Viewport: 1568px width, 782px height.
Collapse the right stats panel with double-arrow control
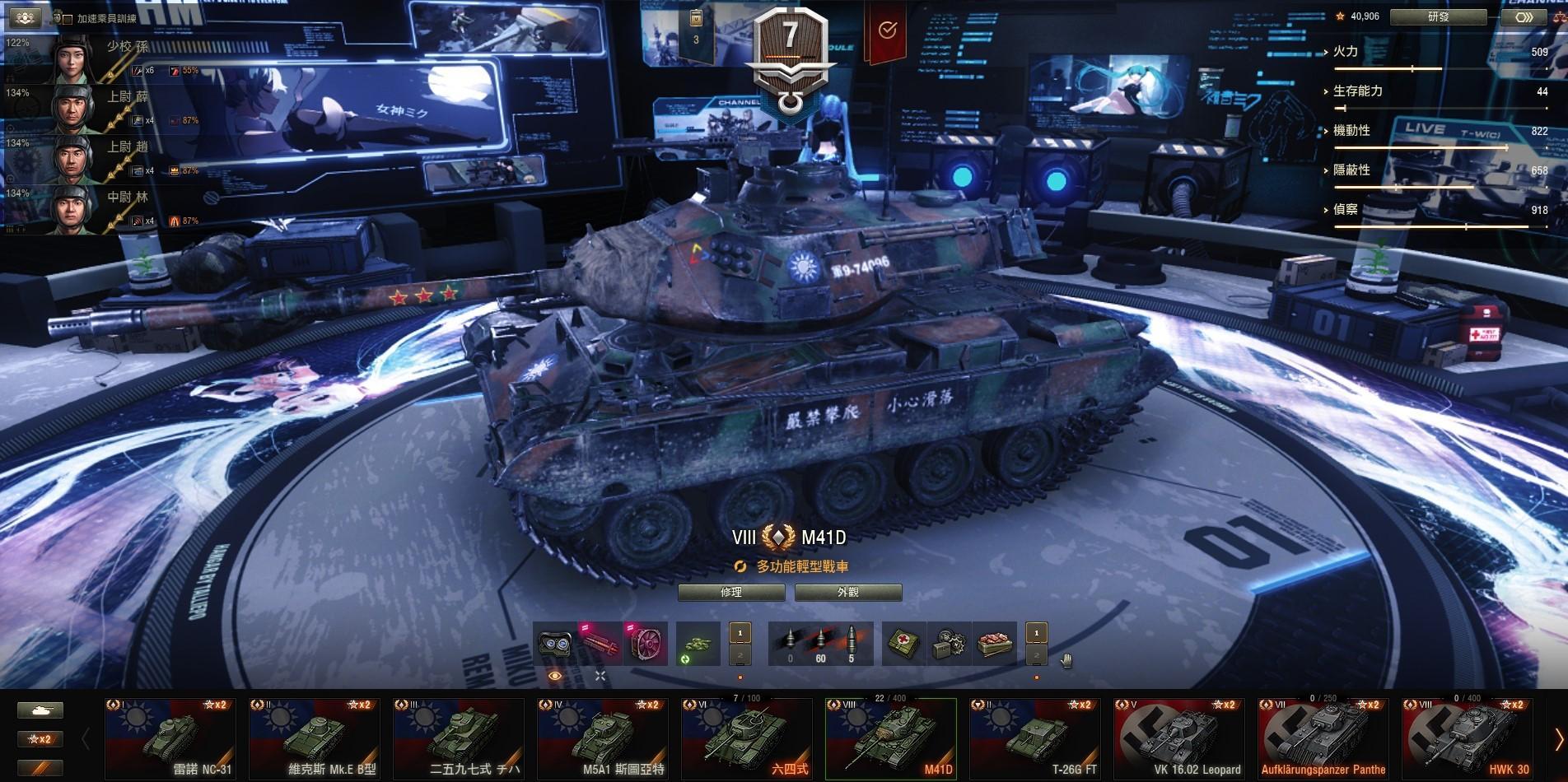pyautogui.click(x=1524, y=17)
